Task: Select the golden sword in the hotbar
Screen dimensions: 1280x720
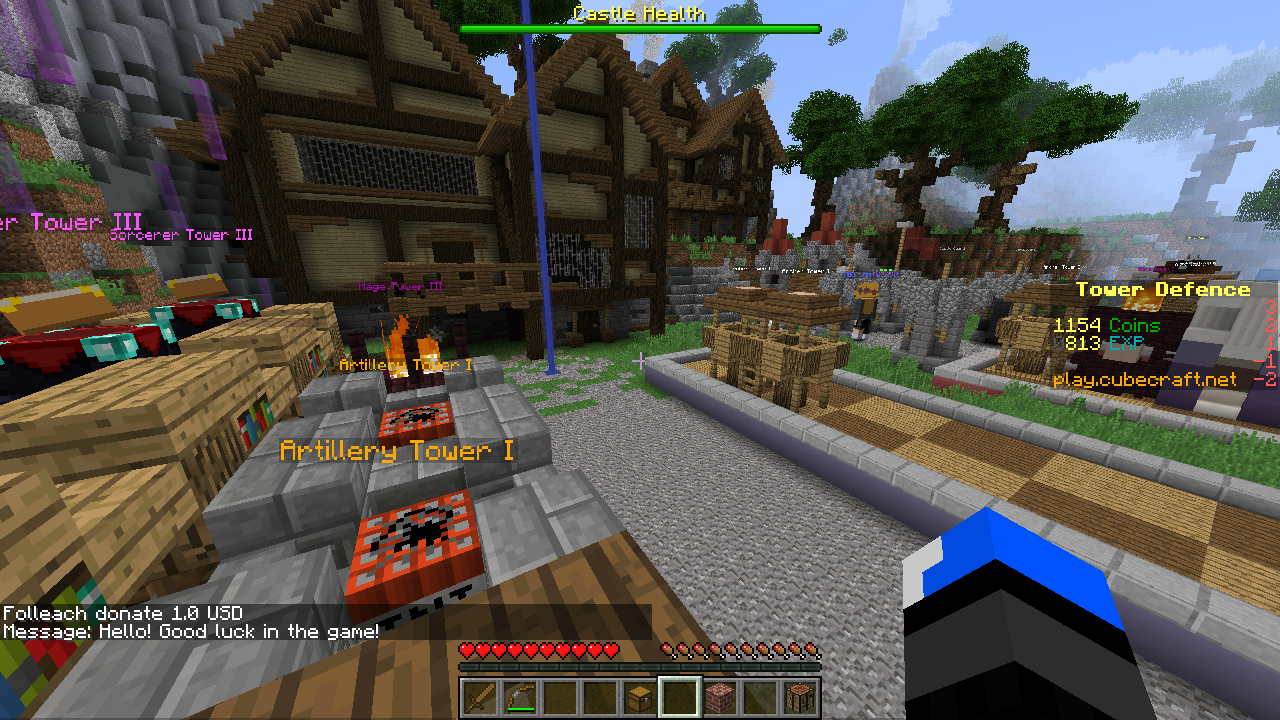Action: pos(478,693)
